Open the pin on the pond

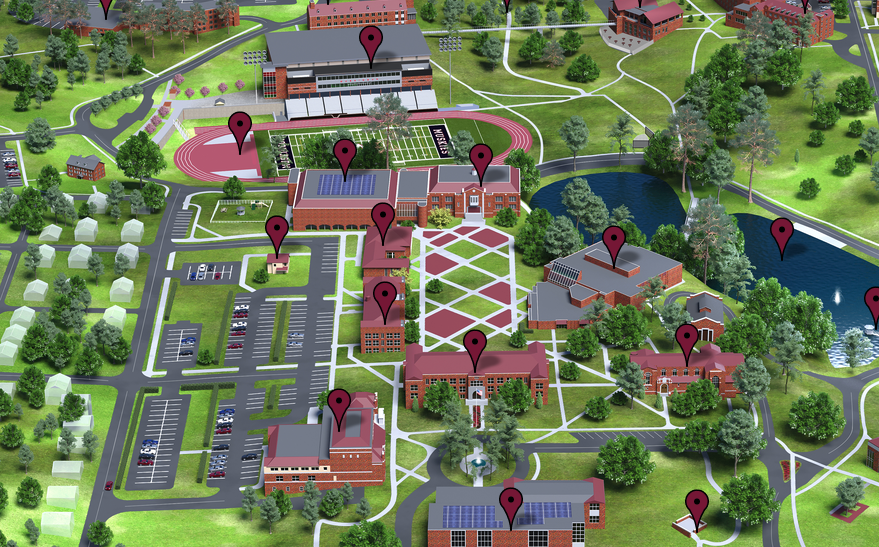point(782,234)
